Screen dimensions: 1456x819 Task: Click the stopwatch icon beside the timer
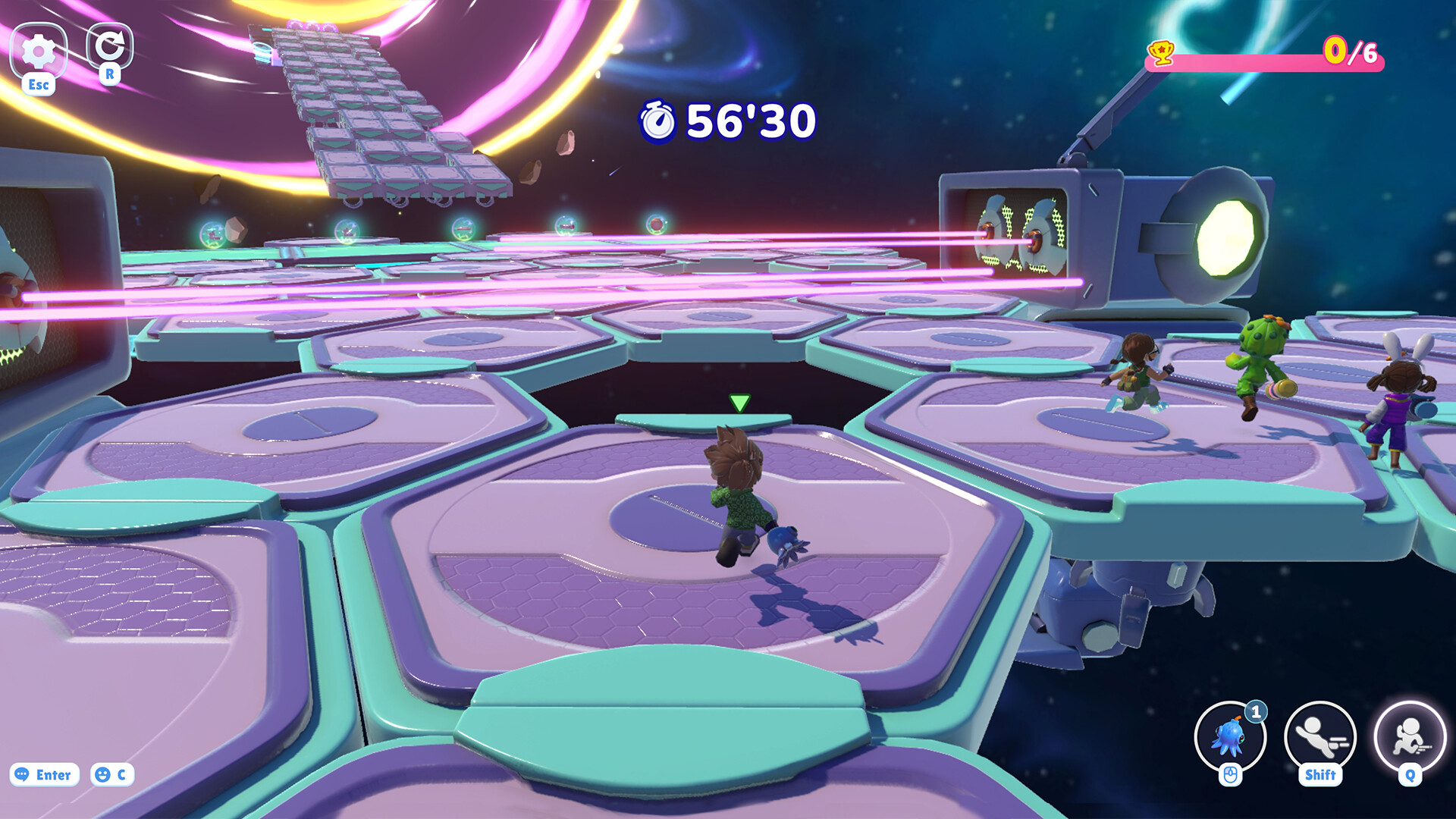coord(658,121)
